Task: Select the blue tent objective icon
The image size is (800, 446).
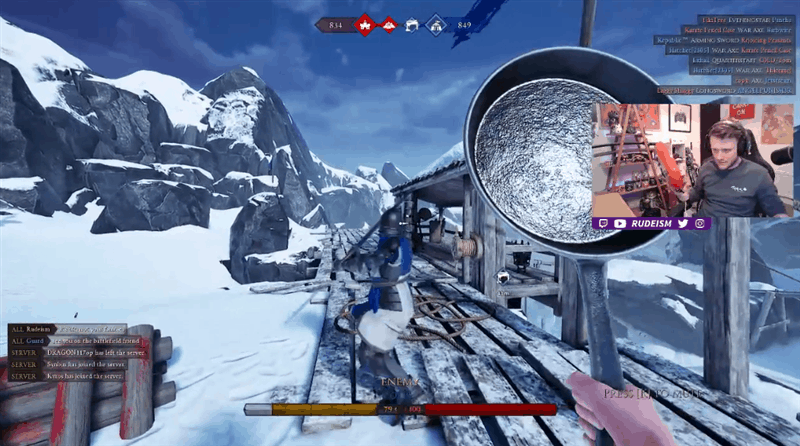Action: tap(436, 24)
